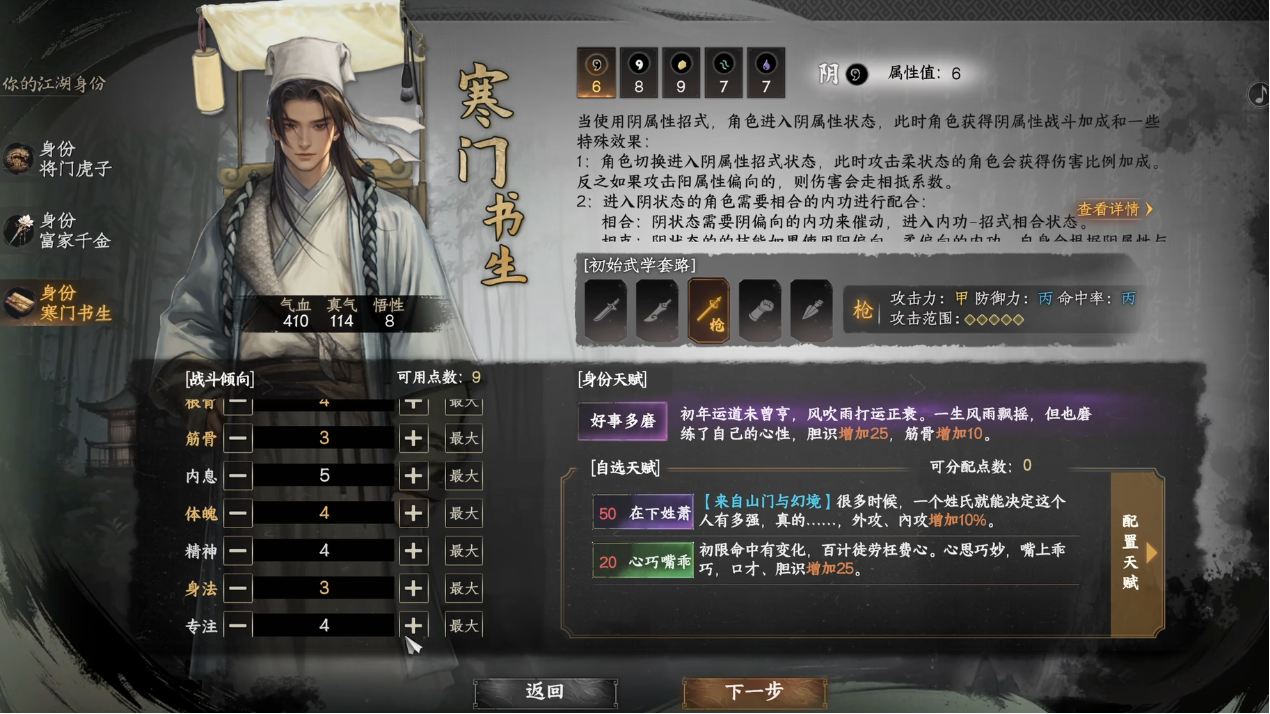Choose the purple droplet attribute icon
Image resolution: width=1270 pixels, height=714 pixels.
click(x=765, y=73)
